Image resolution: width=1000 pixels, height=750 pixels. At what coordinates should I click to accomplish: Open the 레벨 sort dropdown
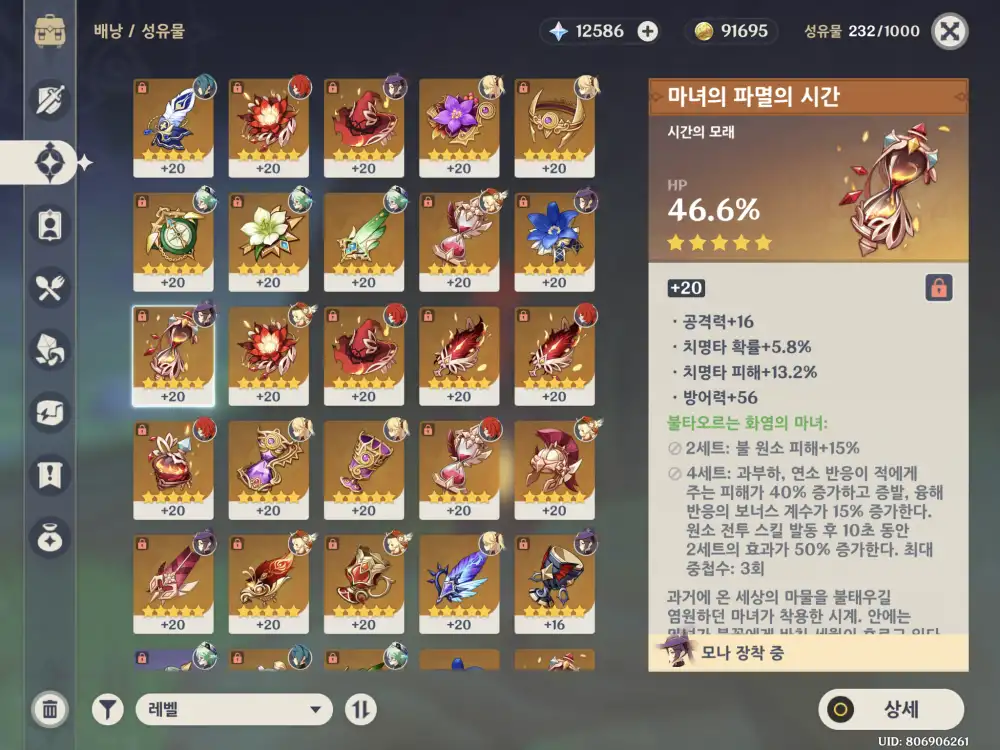pos(234,710)
